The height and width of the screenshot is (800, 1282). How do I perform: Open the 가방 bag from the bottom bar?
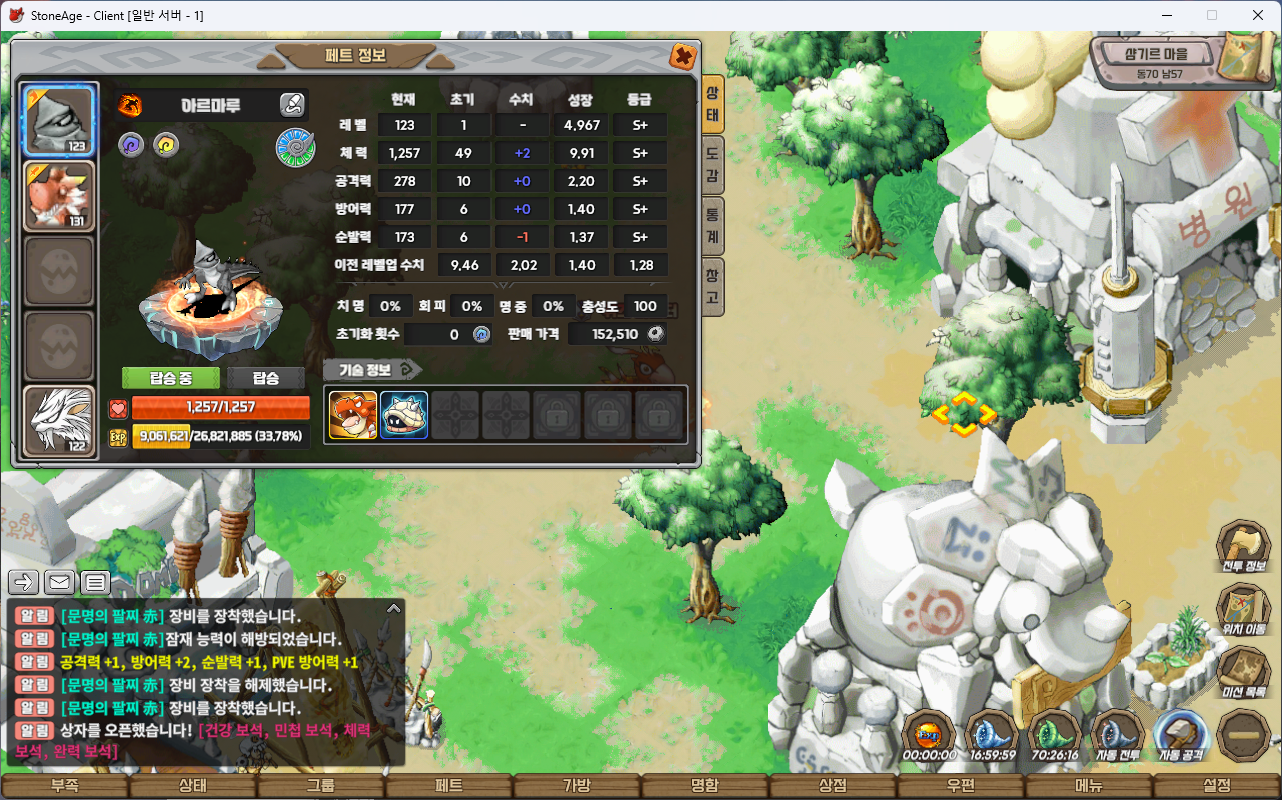point(577,786)
